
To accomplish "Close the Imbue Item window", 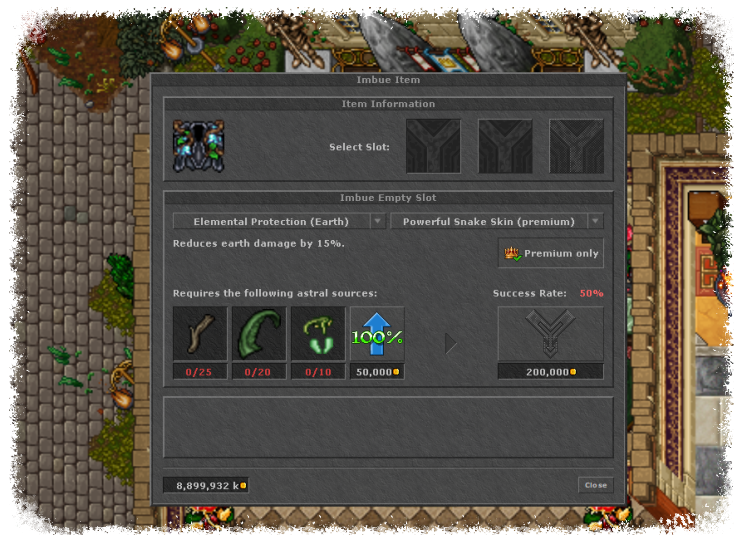I will [x=595, y=485].
